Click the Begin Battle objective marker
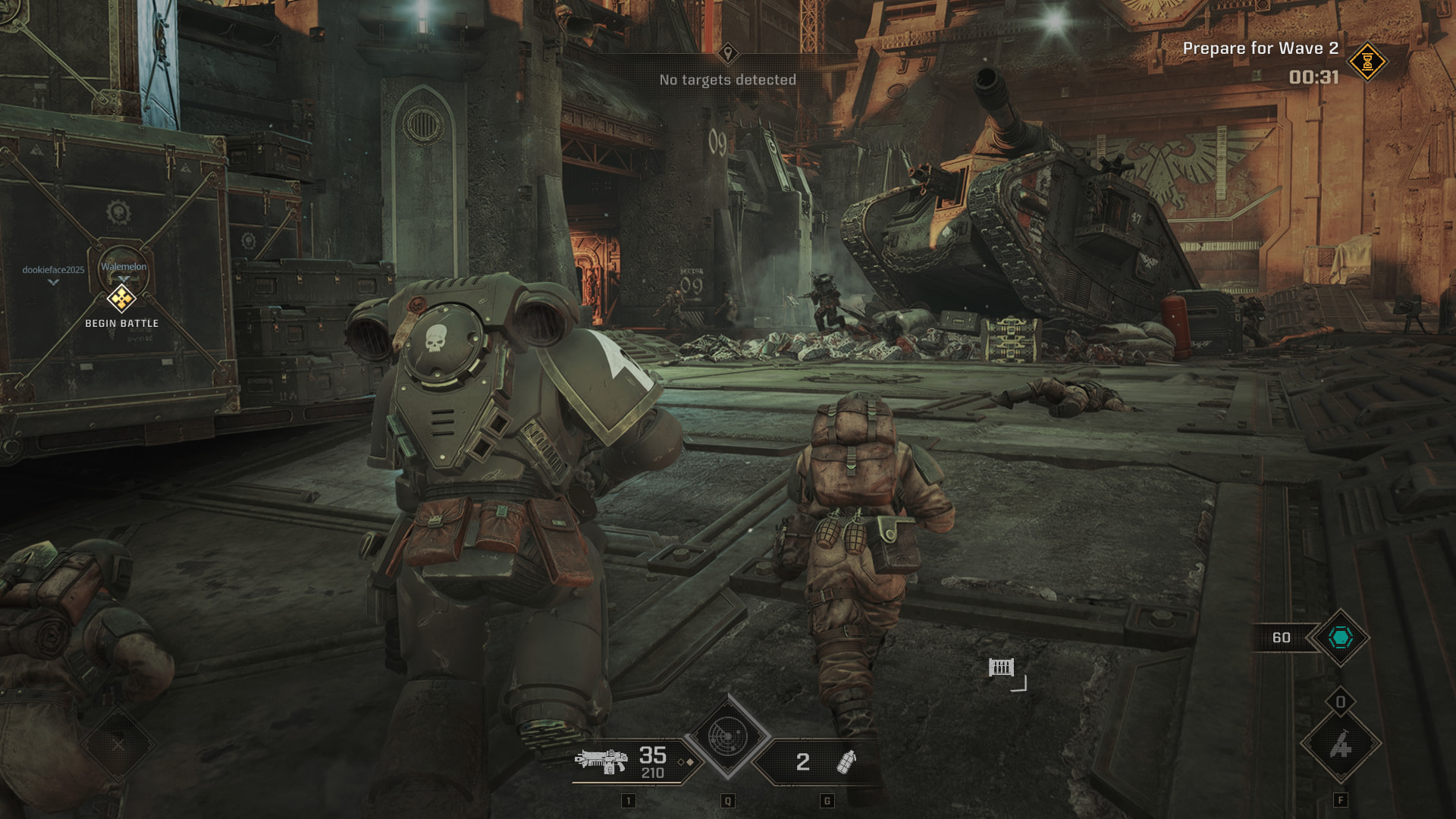Image resolution: width=1456 pixels, height=819 pixels. [121, 299]
